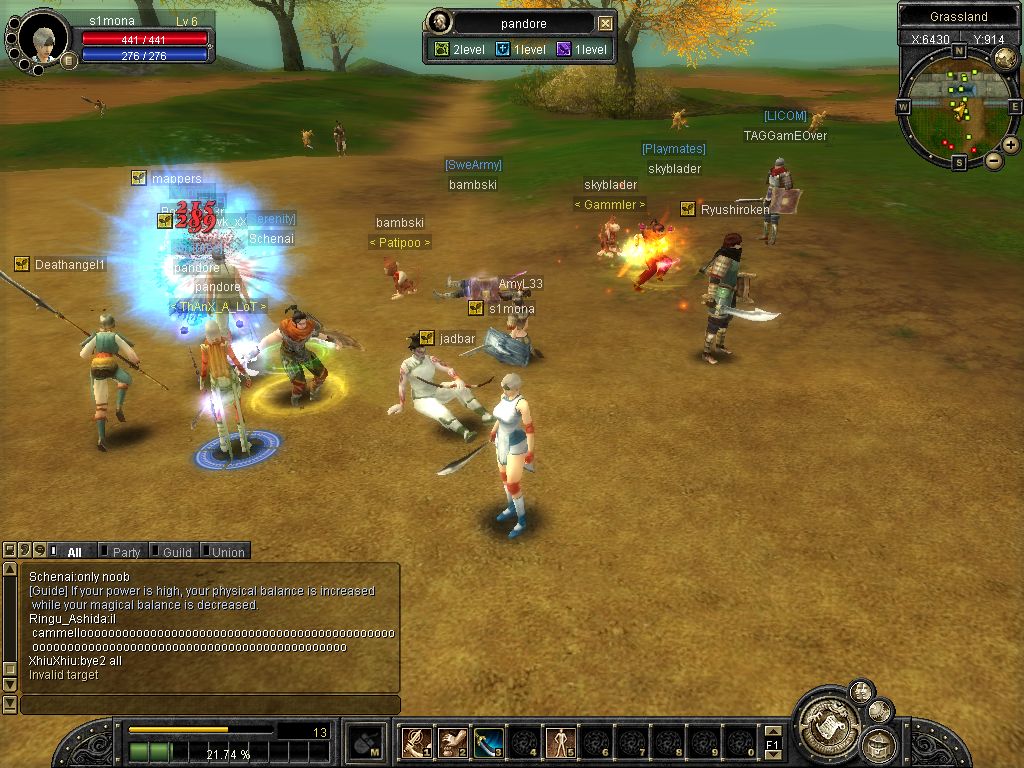Zoom in the minimap with plus button
The height and width of the screenshot is (768, 1024).
tap(1011, 144)
